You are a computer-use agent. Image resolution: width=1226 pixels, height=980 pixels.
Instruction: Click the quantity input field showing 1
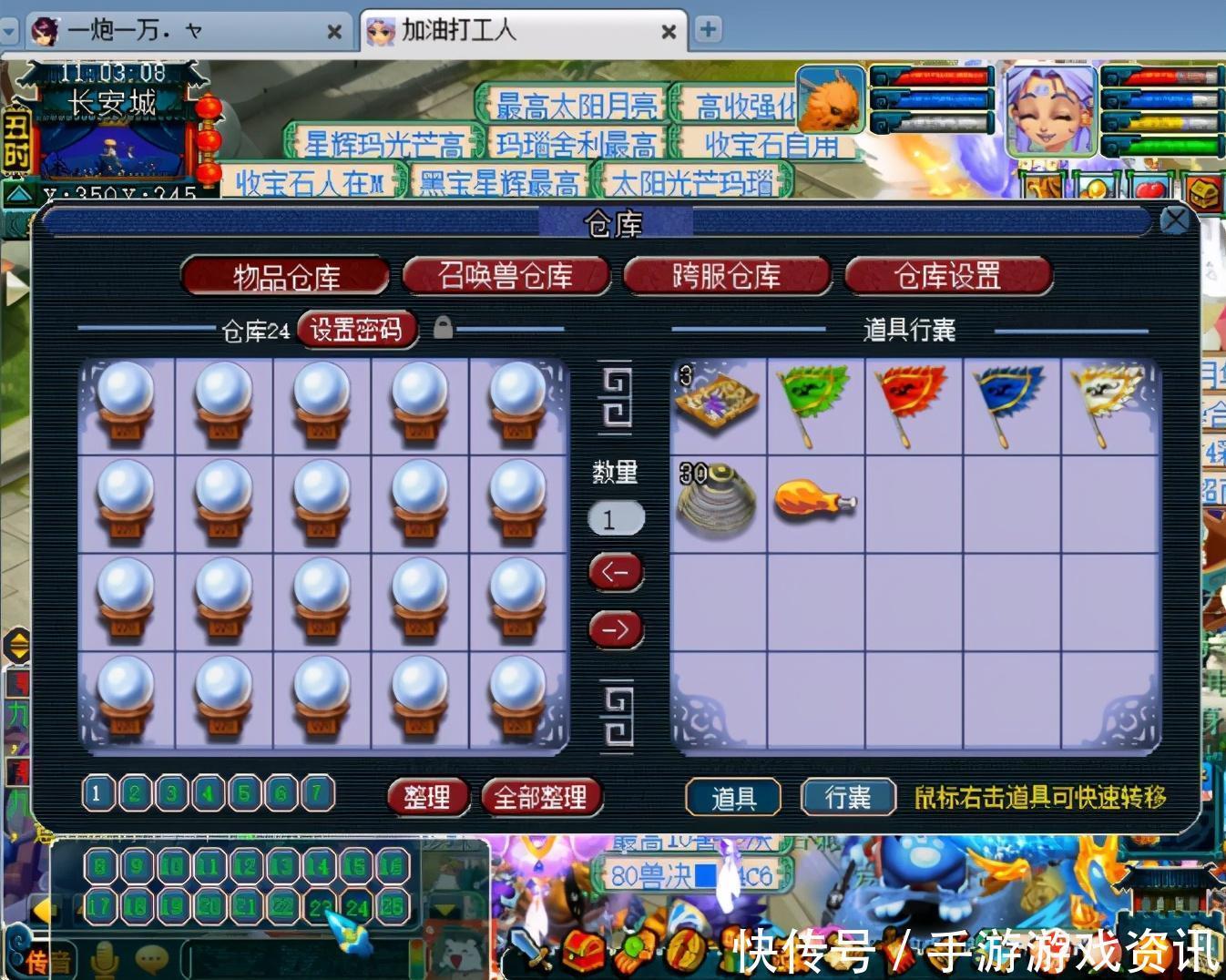pyautogui.click(x=616, y=517)
